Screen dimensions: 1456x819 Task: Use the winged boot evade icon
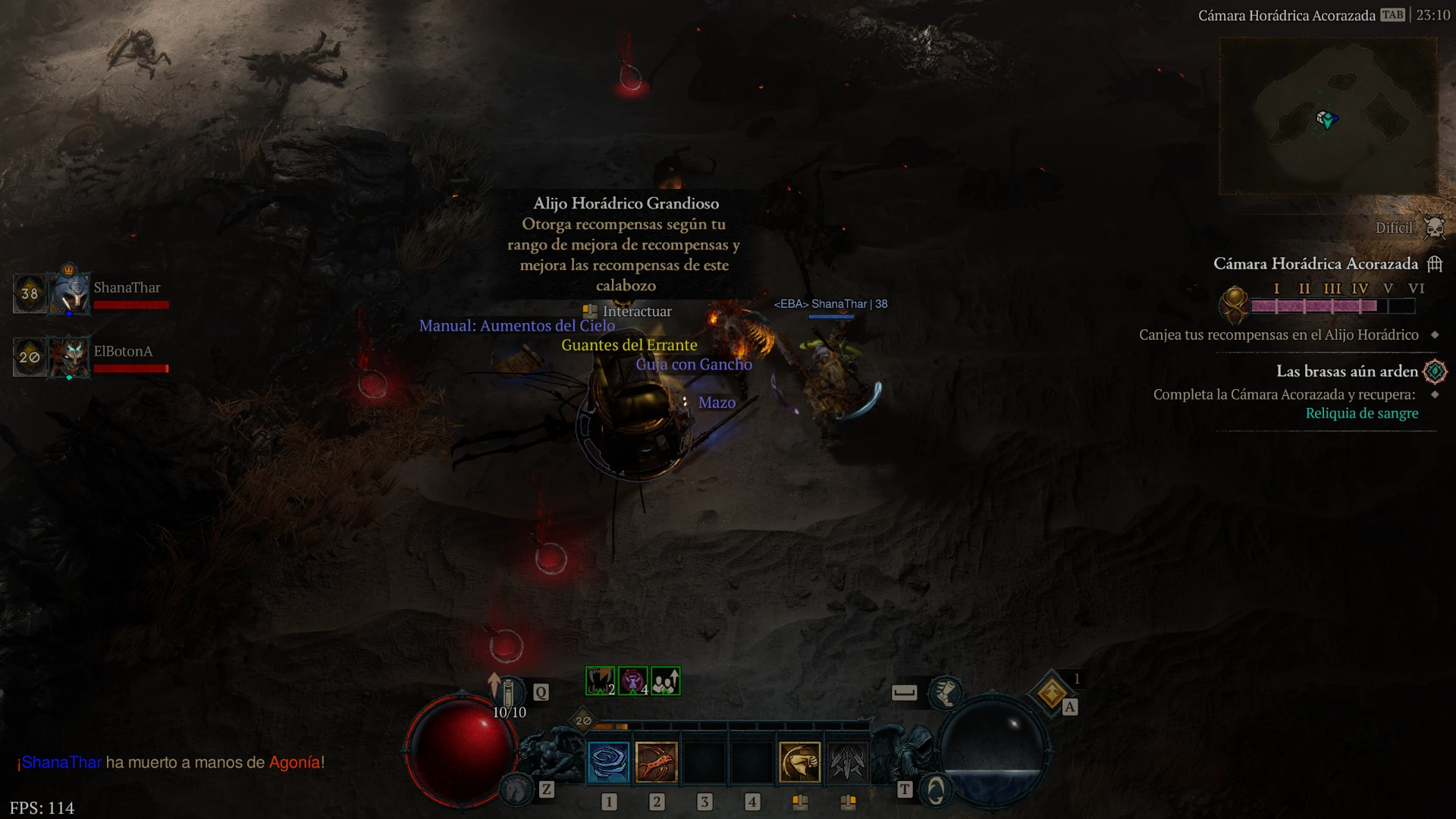[946, 692]
